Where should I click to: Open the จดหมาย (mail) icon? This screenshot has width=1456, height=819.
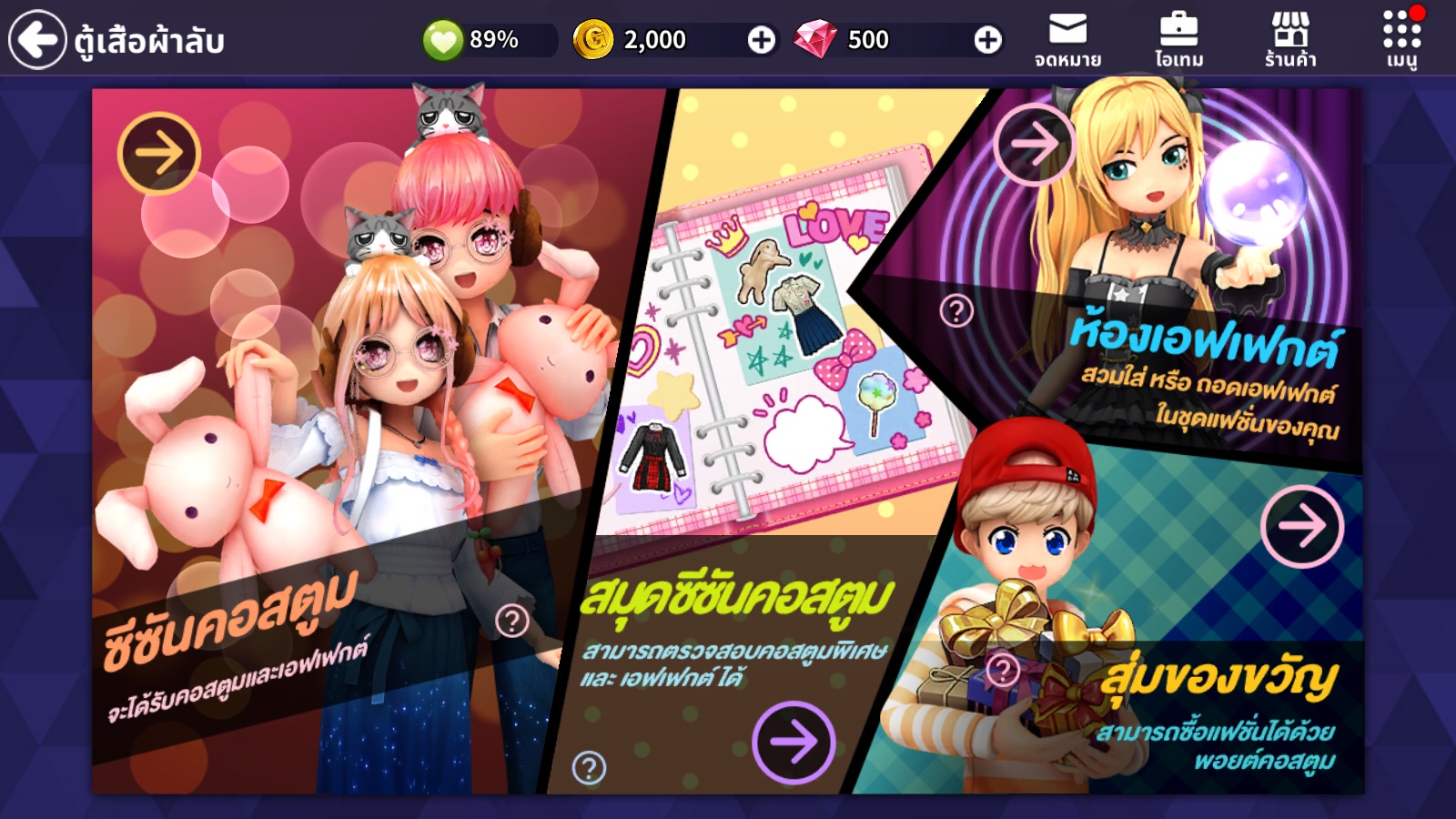click(x=1069, y=38)
